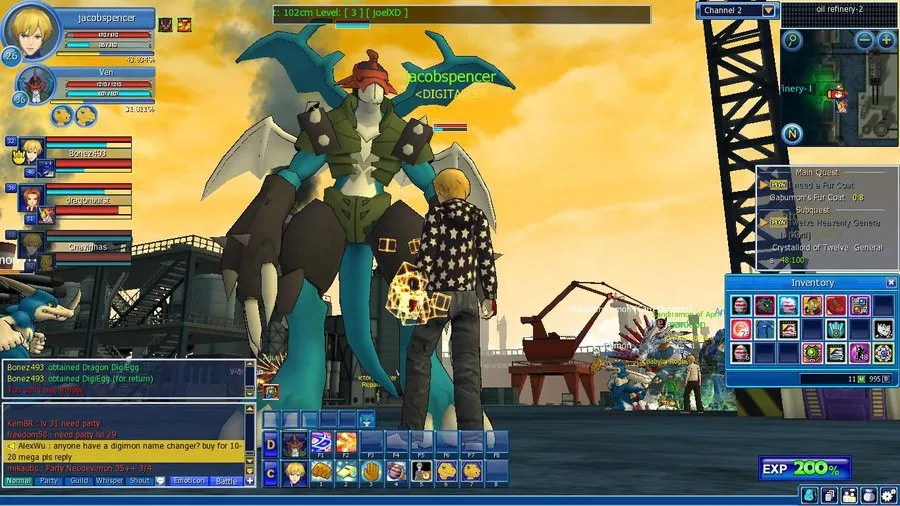Select the Shout chat tab
Viewport: 900px width, 506px height.
point(139,481)
